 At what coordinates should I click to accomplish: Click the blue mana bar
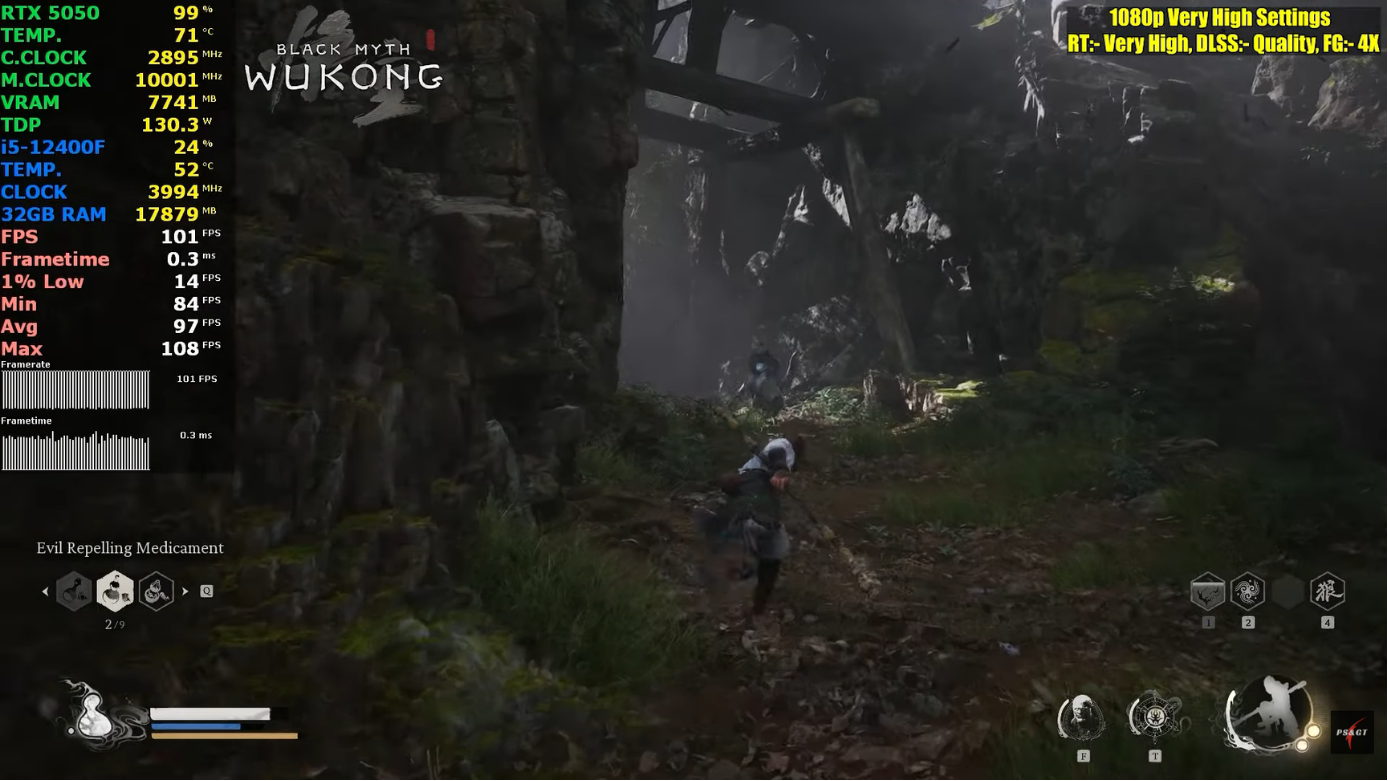coord(195,727)
